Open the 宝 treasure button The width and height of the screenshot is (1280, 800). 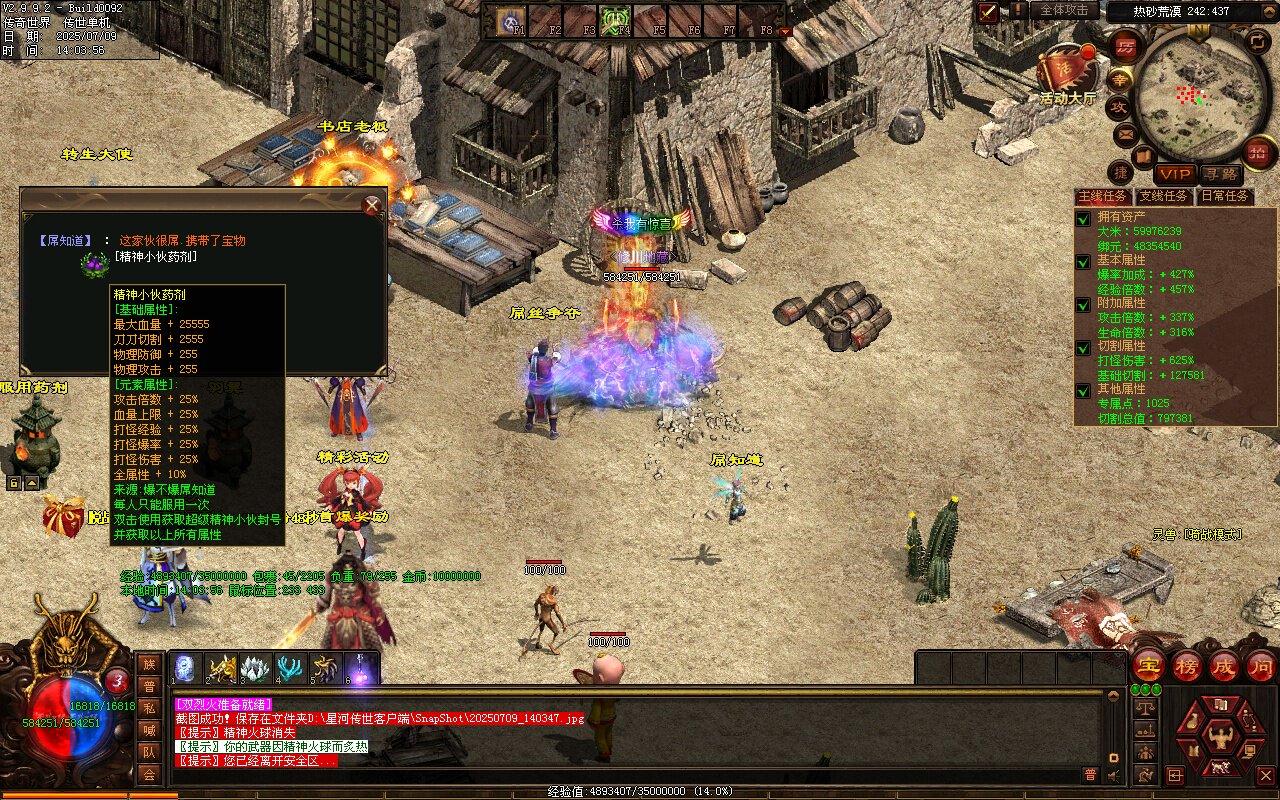pos(1150,664)
